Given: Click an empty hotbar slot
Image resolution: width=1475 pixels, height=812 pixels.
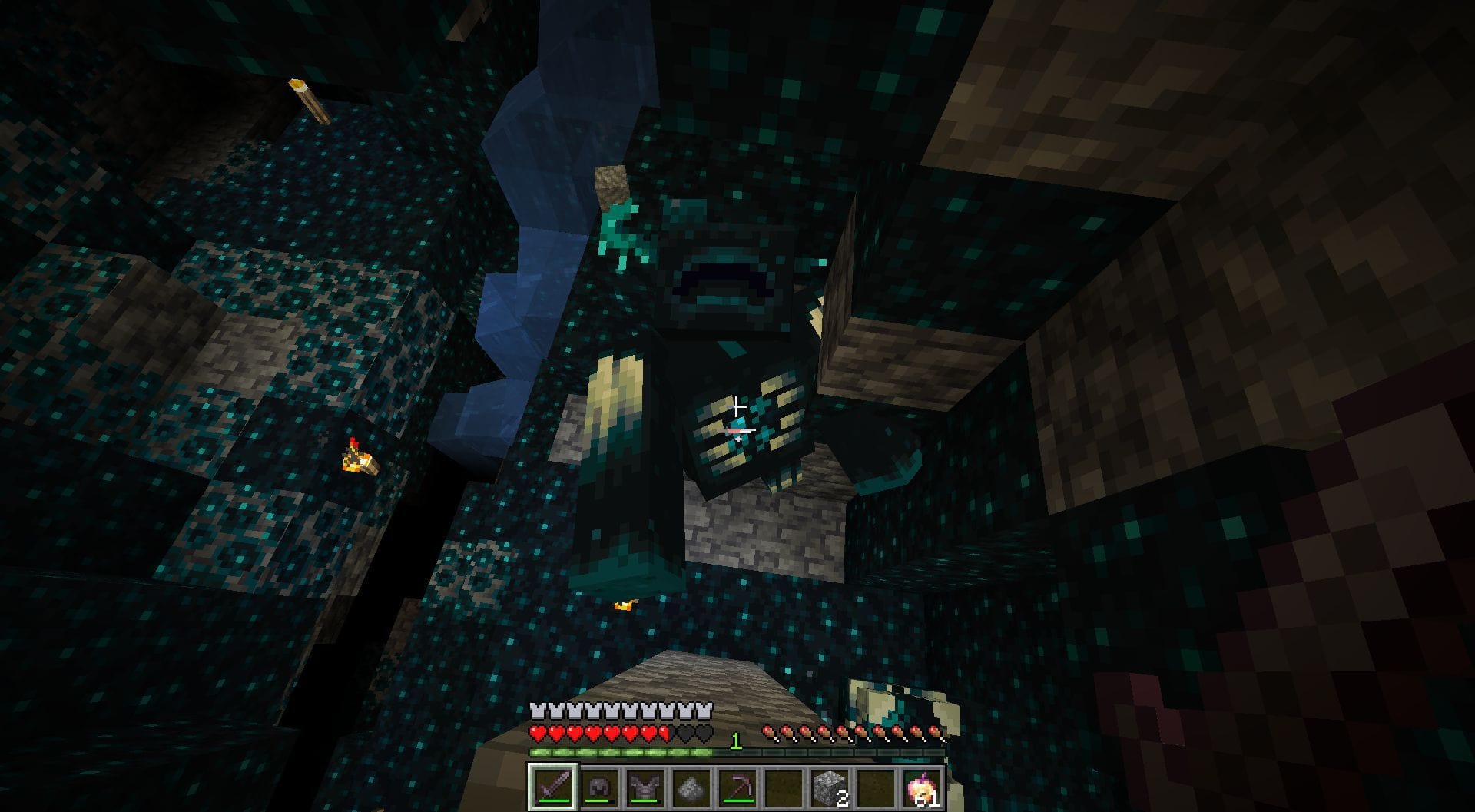Looking at the screenshot, I should (784, 785).
